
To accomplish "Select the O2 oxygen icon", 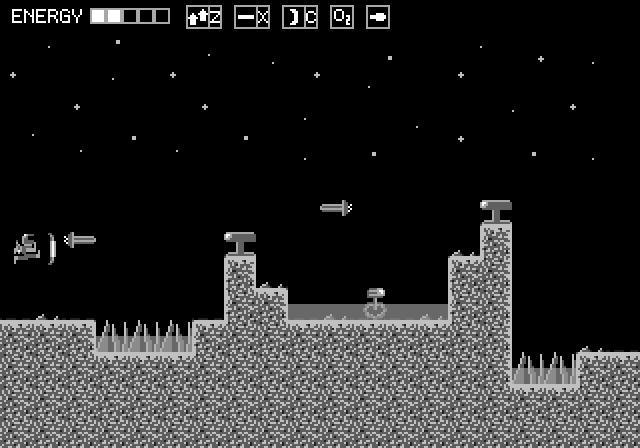I will [342, 17].
